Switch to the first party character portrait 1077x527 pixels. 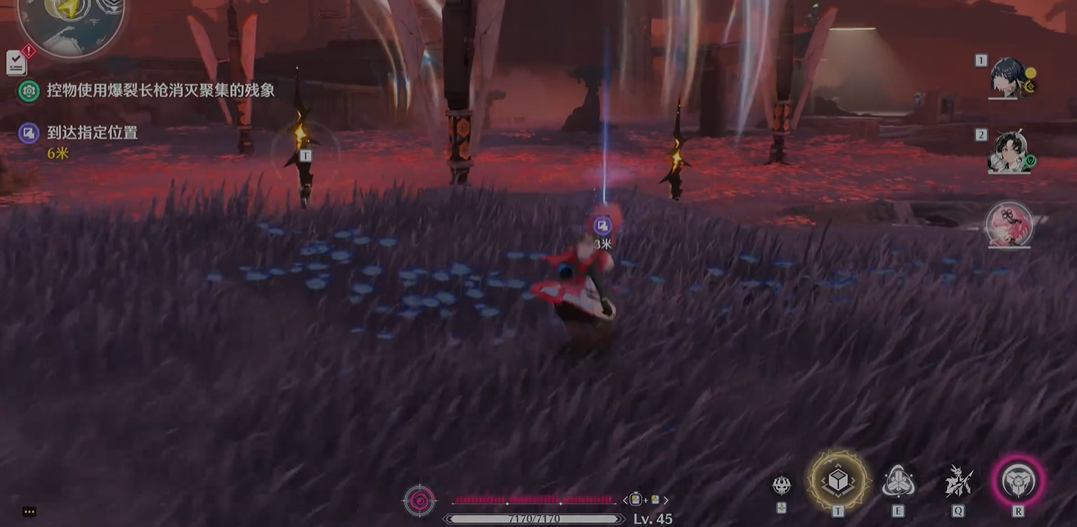tap(1006, 77)
